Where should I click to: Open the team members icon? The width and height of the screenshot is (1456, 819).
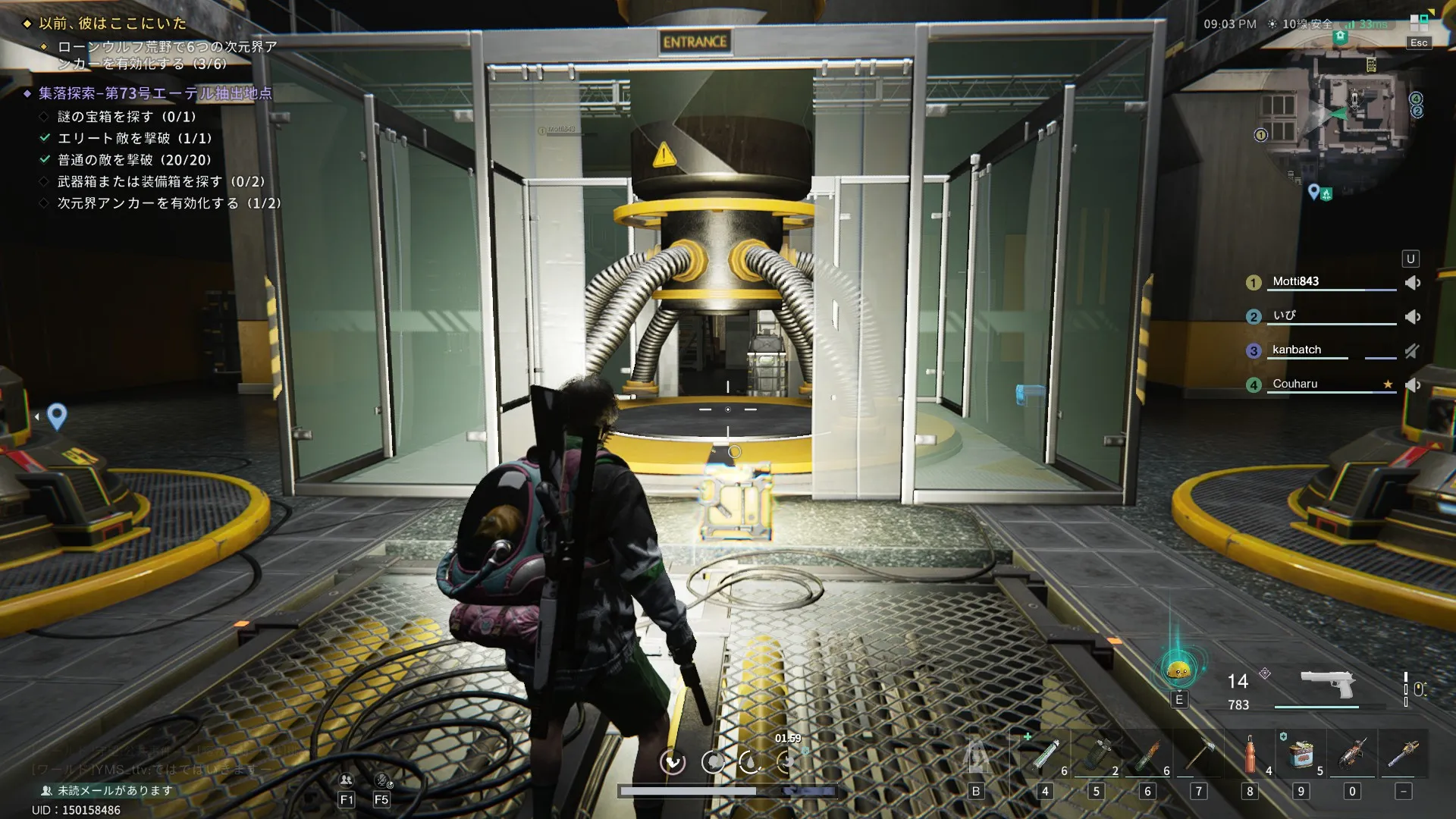tap(346, 780)
